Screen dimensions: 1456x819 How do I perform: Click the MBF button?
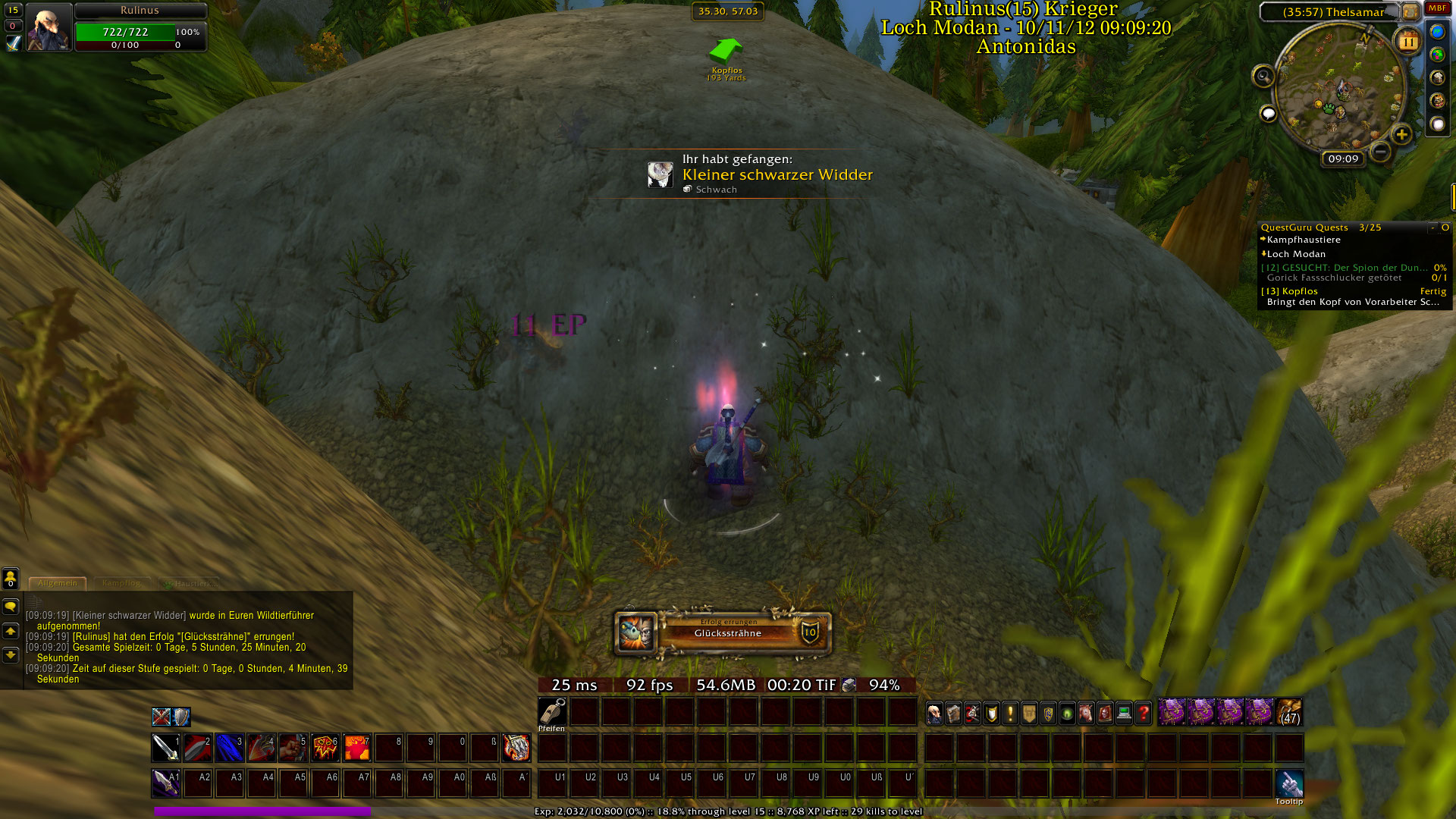click(1437, 8)
